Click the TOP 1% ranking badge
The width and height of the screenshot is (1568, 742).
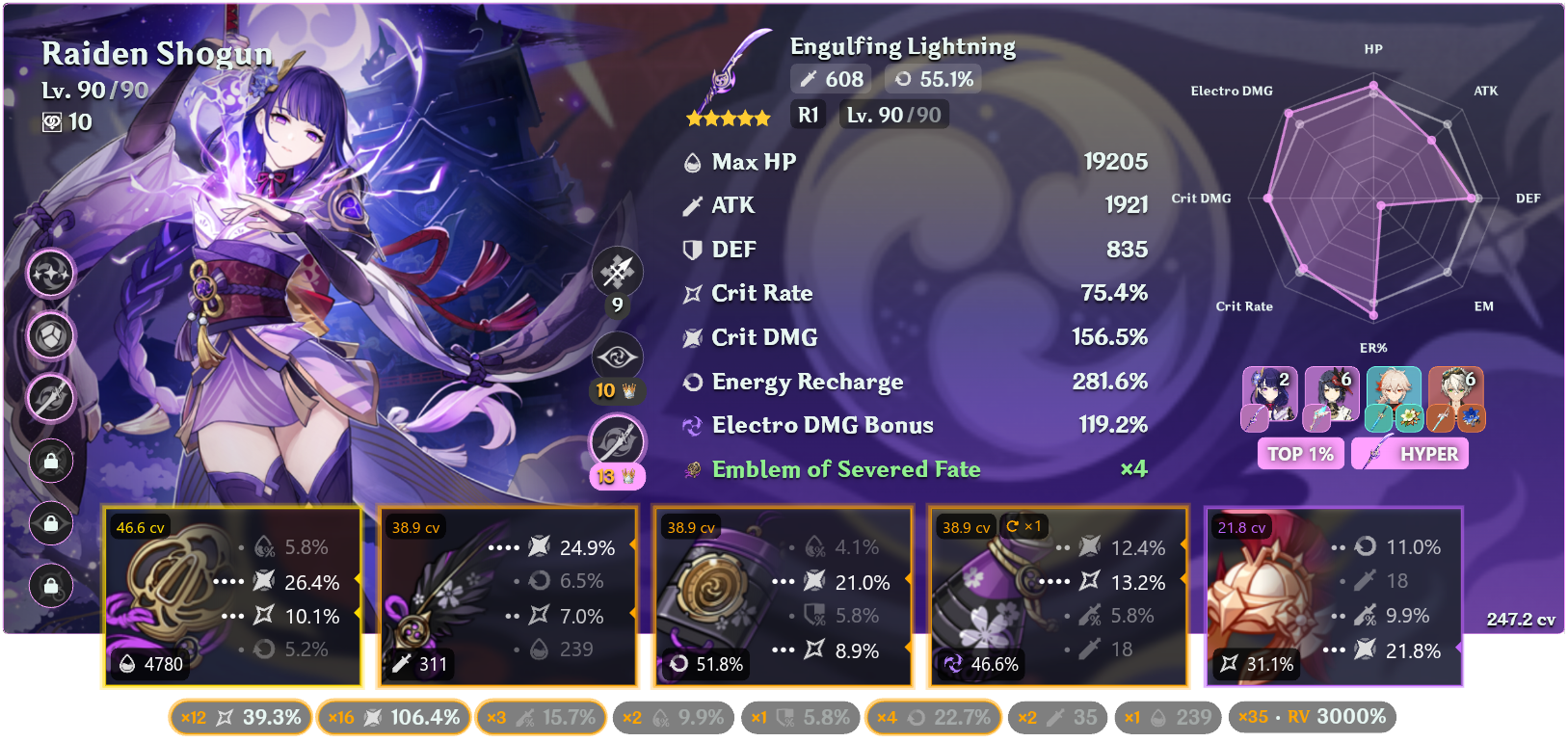1300,453
